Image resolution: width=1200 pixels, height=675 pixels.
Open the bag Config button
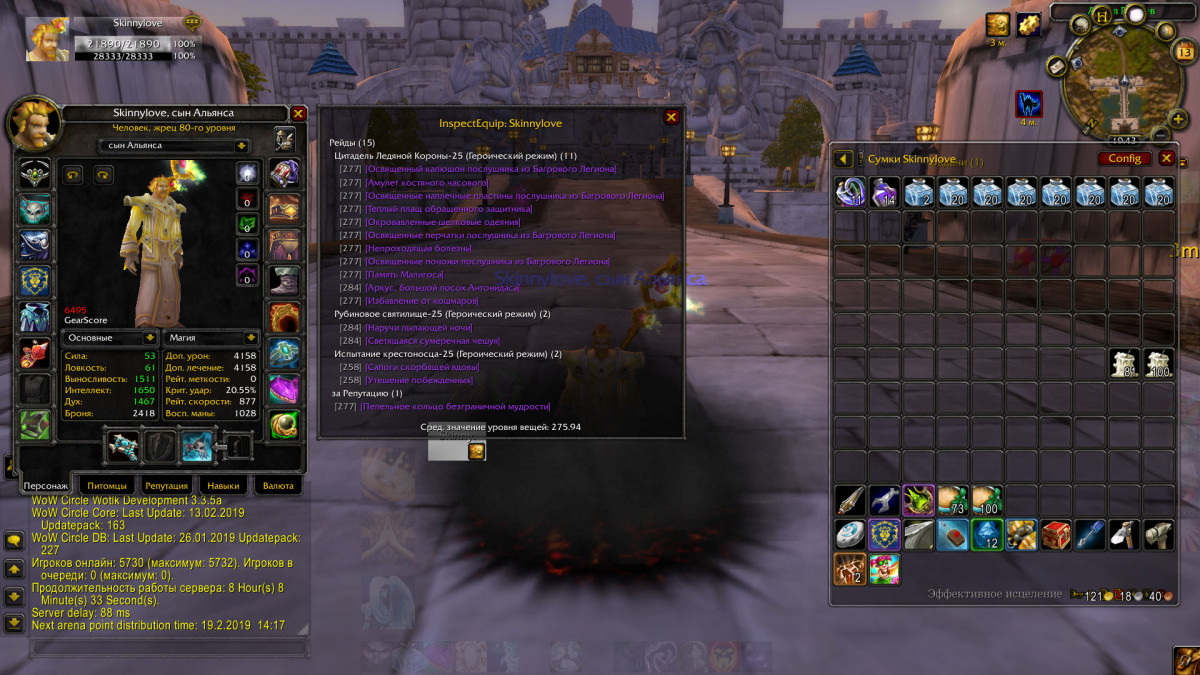coord(1125,158)
